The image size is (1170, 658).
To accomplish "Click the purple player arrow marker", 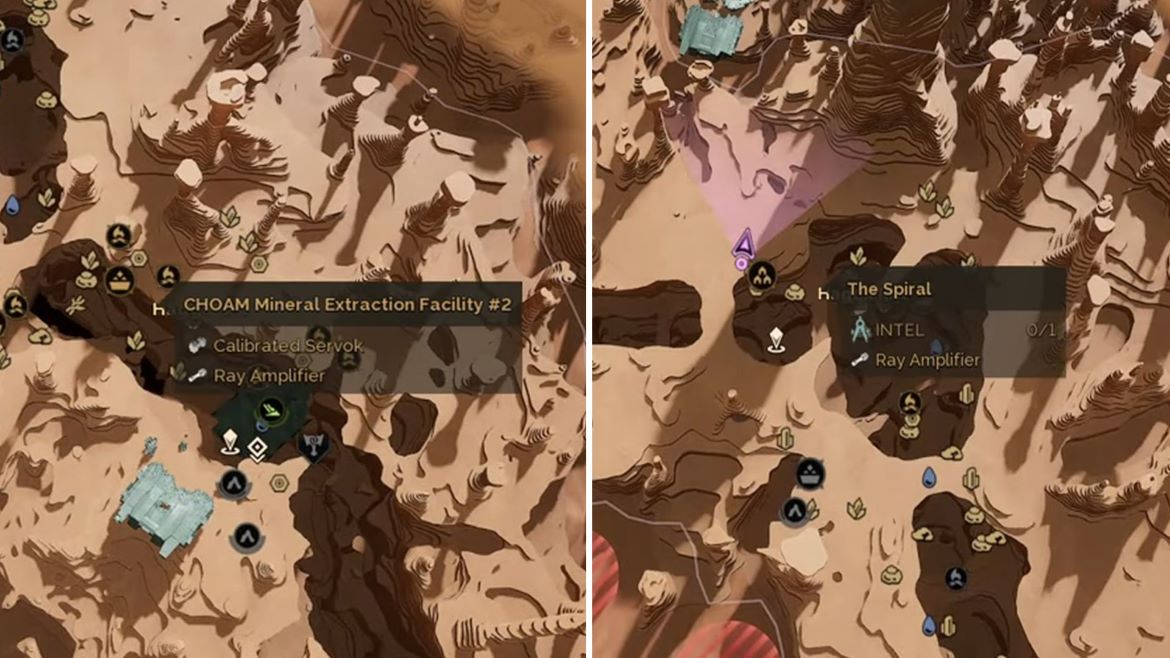I will (744, 242).
